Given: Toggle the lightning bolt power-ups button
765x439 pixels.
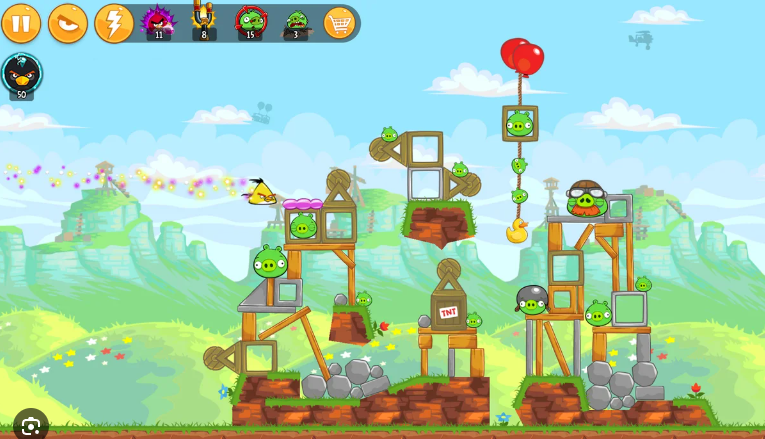Looking at the screenshot, I should [114, 23].
